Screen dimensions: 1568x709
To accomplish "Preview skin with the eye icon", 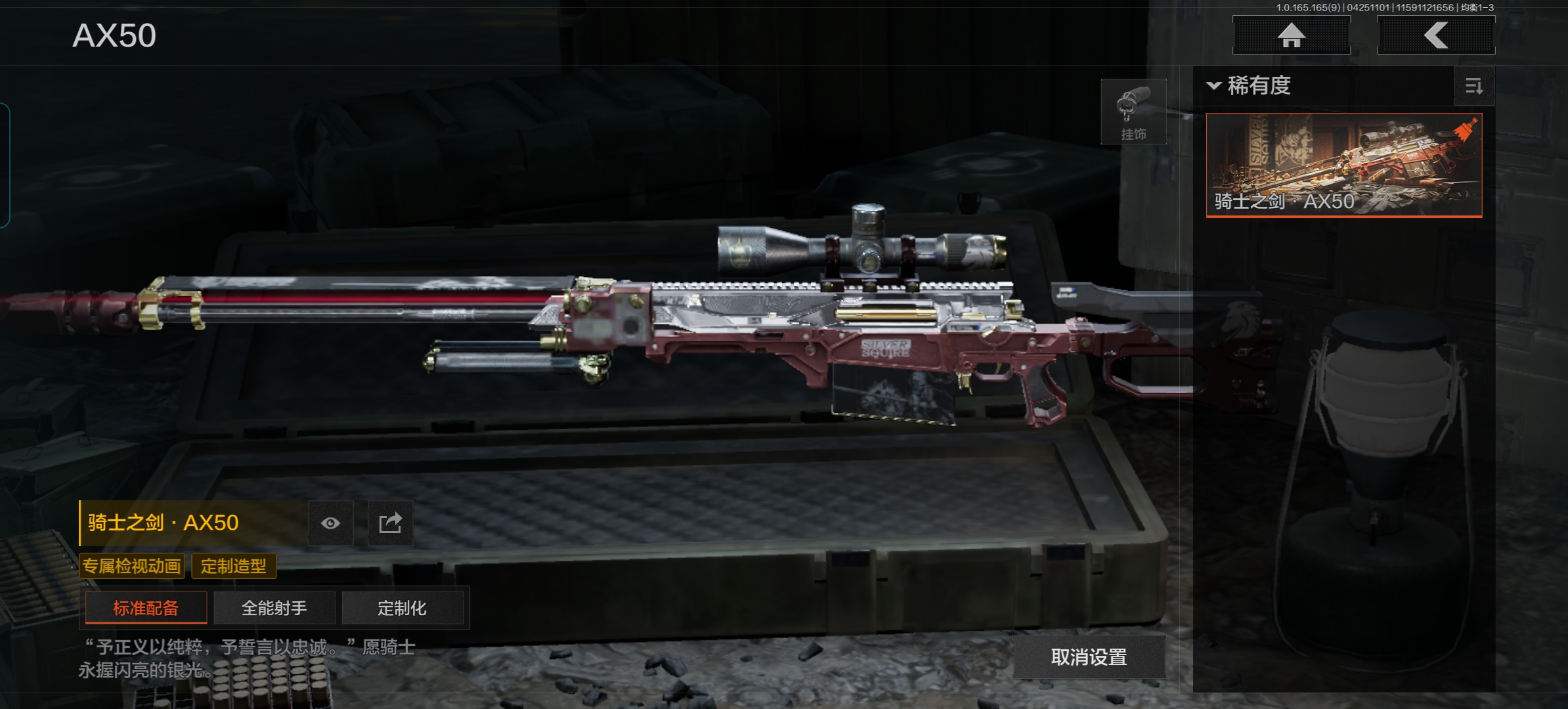I will pyautogui.click(x=331, y=523).
